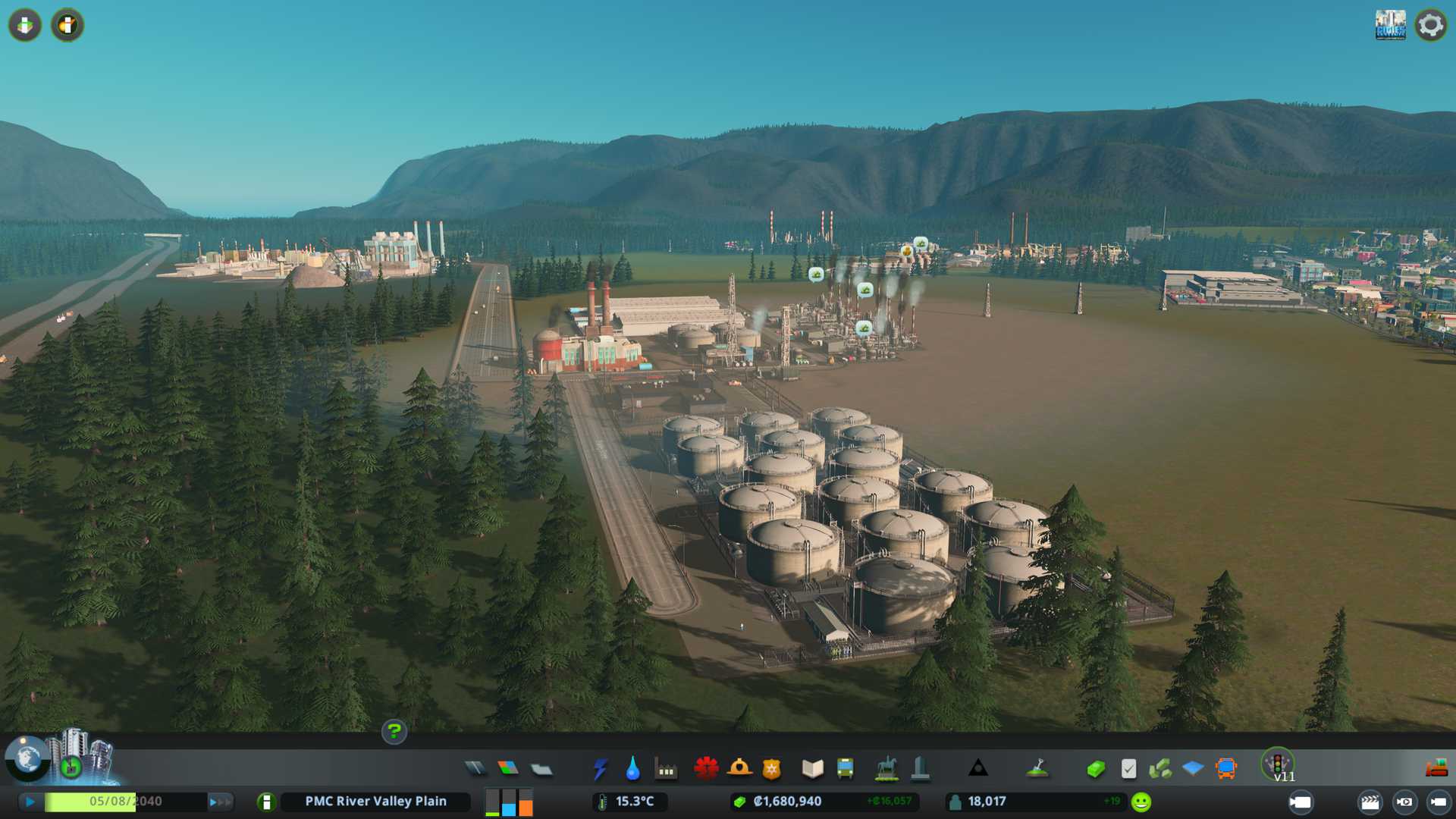Open the Zoning tool
The height and width of the screenshot is (819, 1456).
tap(508, 769)
